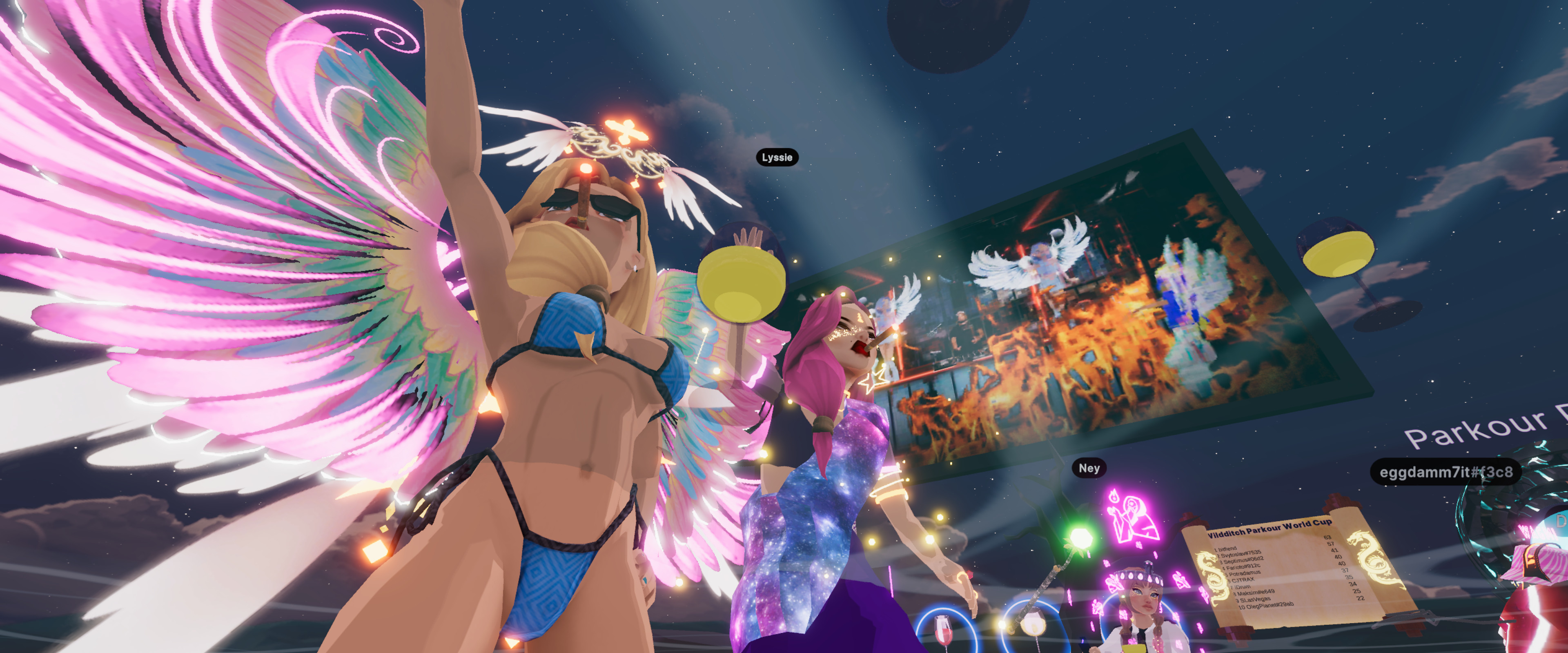The image size is (1568, 653).
Task: Select the Lyssie player name tag
Action: tap(777, 158)
